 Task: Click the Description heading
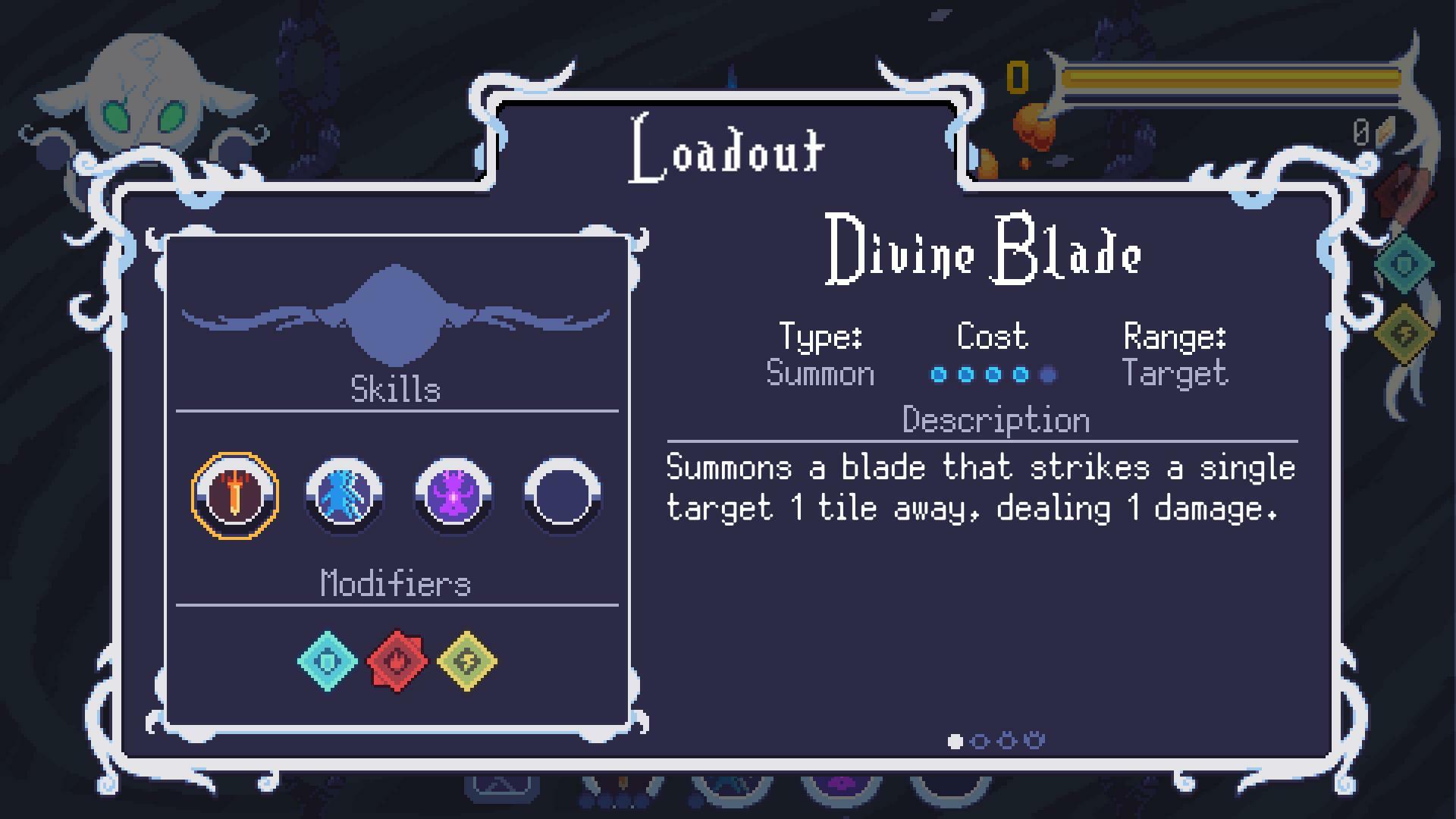(994, 419)
